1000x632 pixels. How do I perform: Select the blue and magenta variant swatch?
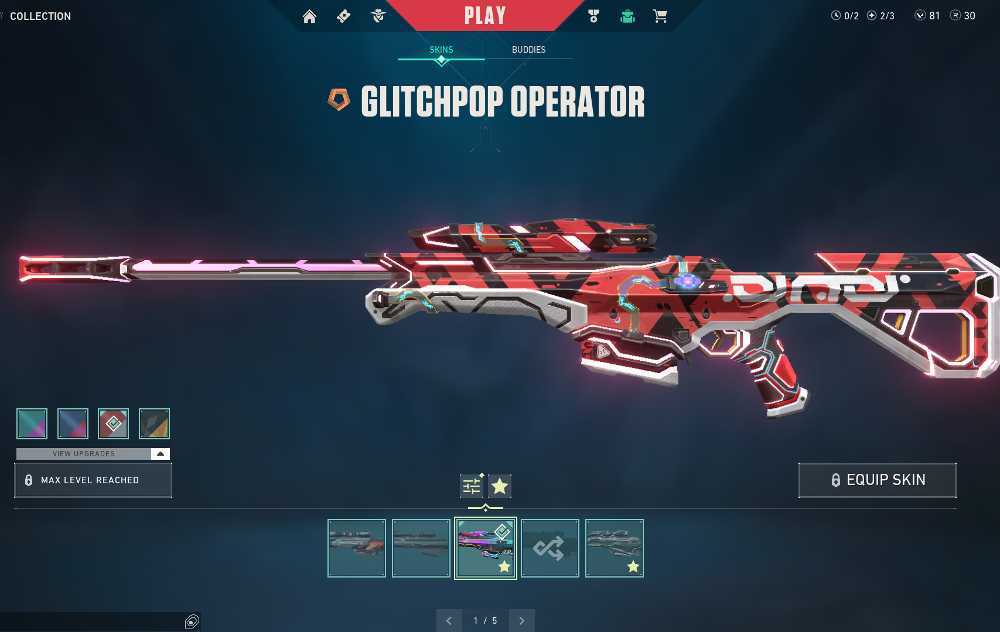click(73, 423)
